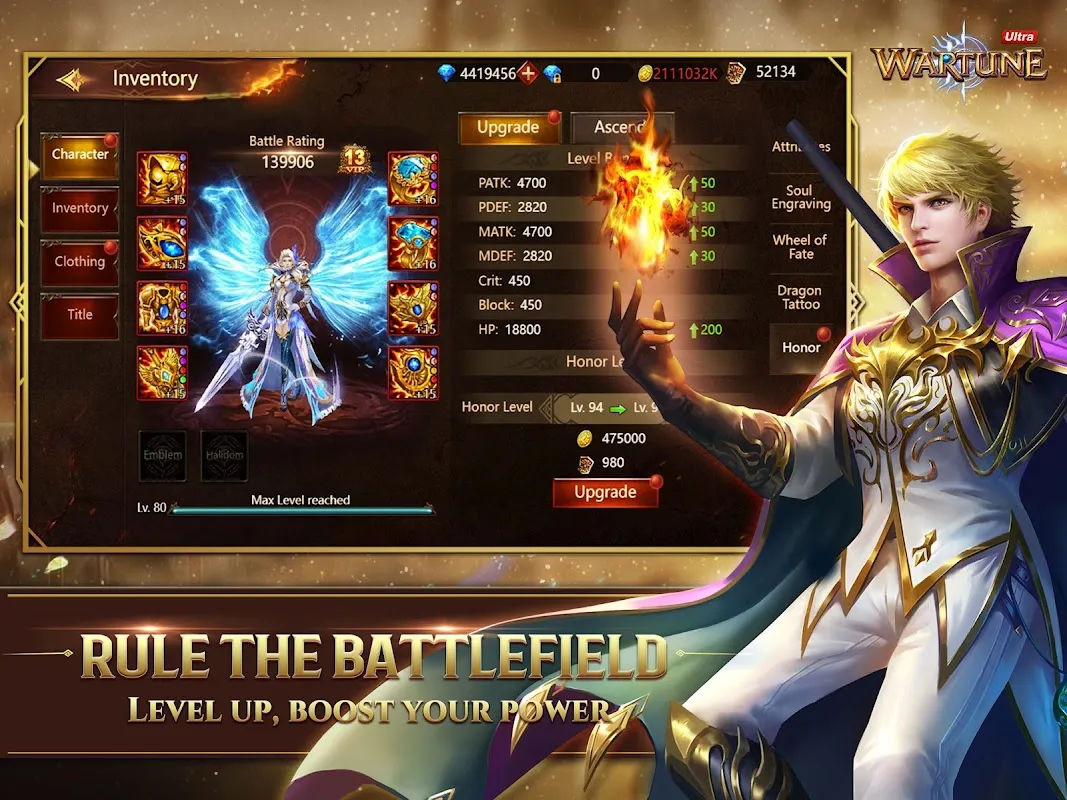This screenshot has height=800, width=1067.
Task: Click the red Upgrade button
Action: 605,493
